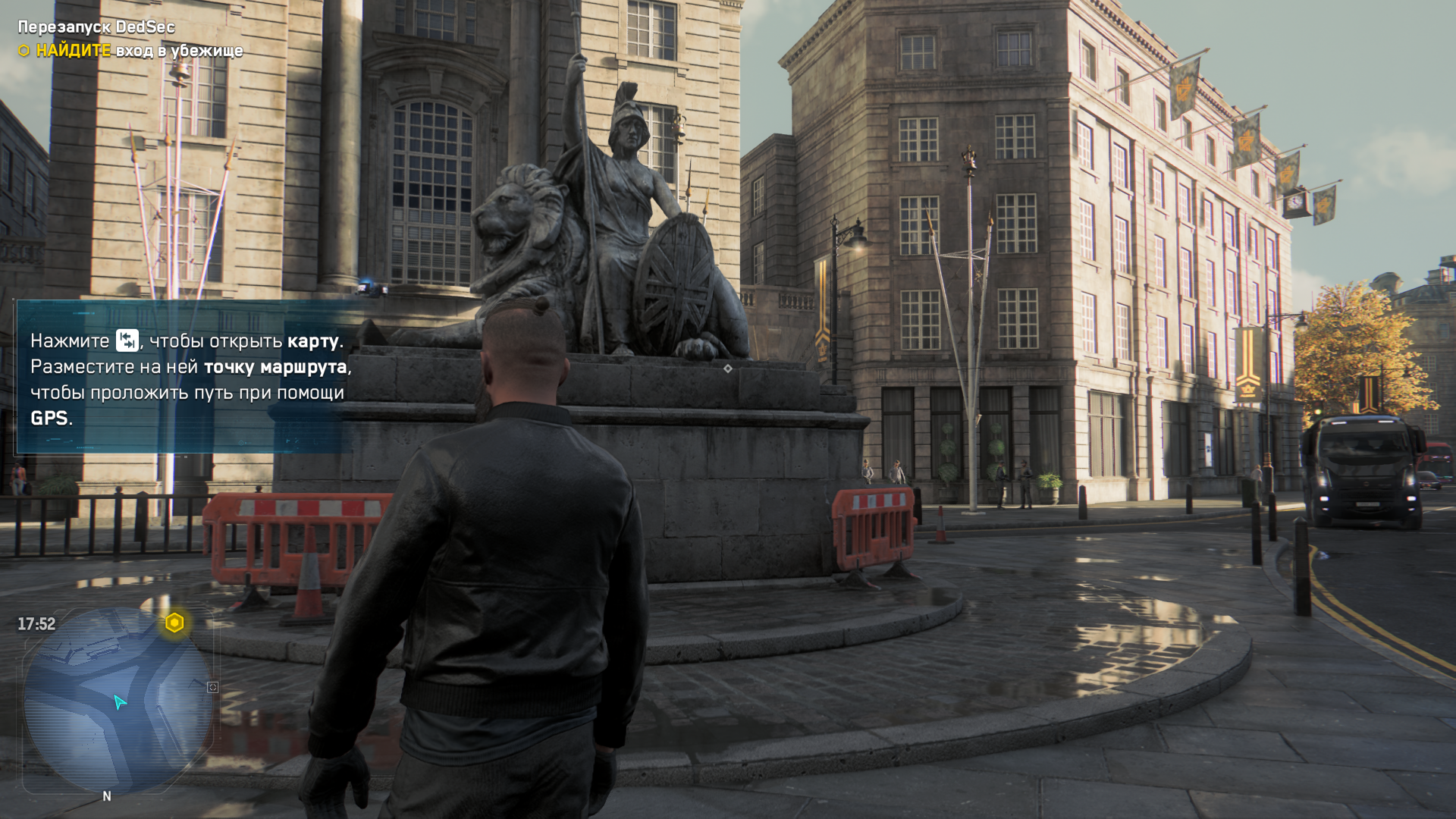The image size is (1456, 819).
Task: Click the cyan player arrow on the minimap
Action: (119, 702)
